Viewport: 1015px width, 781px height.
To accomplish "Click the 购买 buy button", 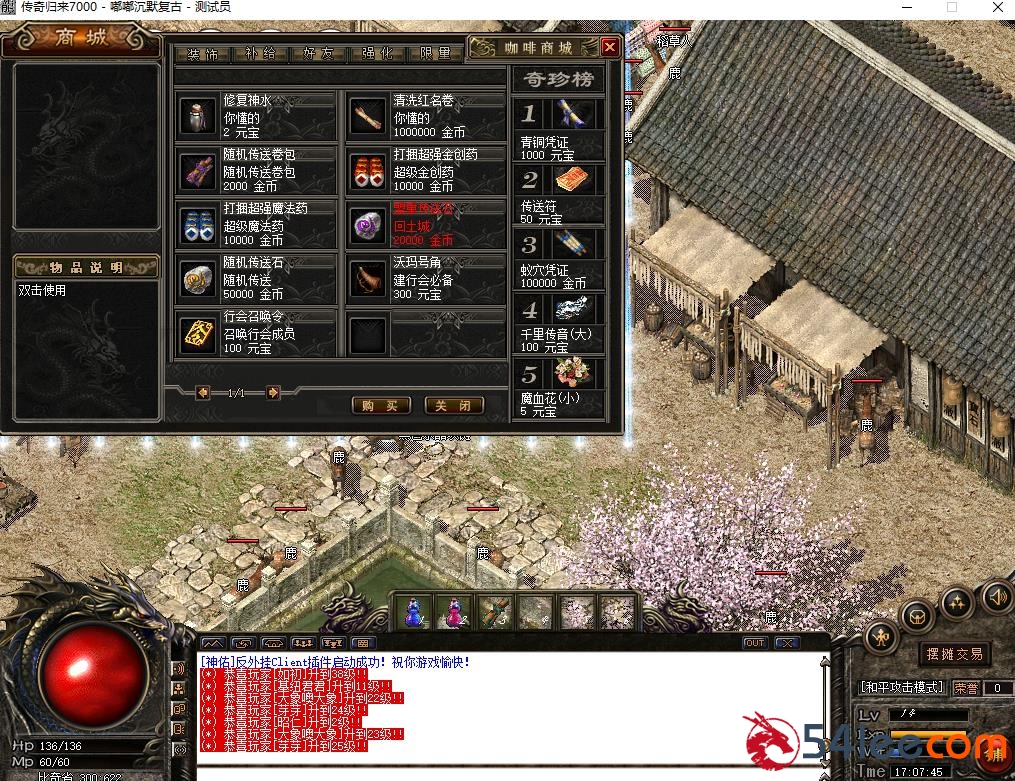I will [x=381, y=405].
